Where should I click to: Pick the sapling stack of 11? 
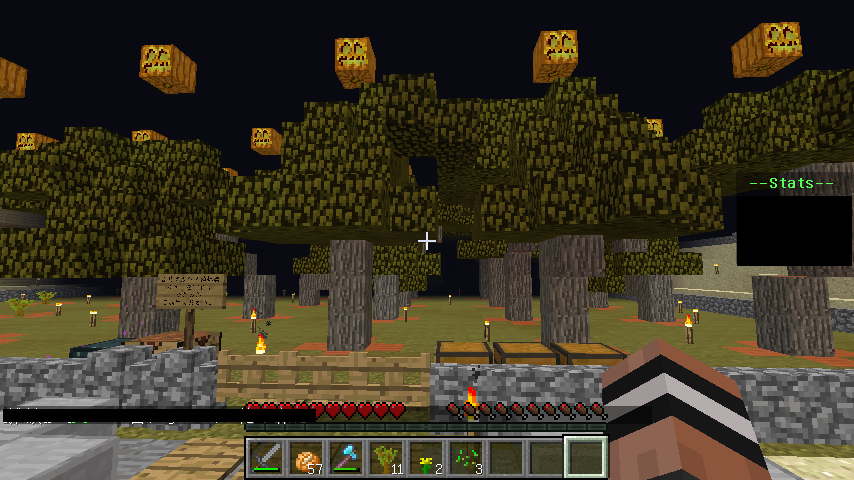(386, 458)
